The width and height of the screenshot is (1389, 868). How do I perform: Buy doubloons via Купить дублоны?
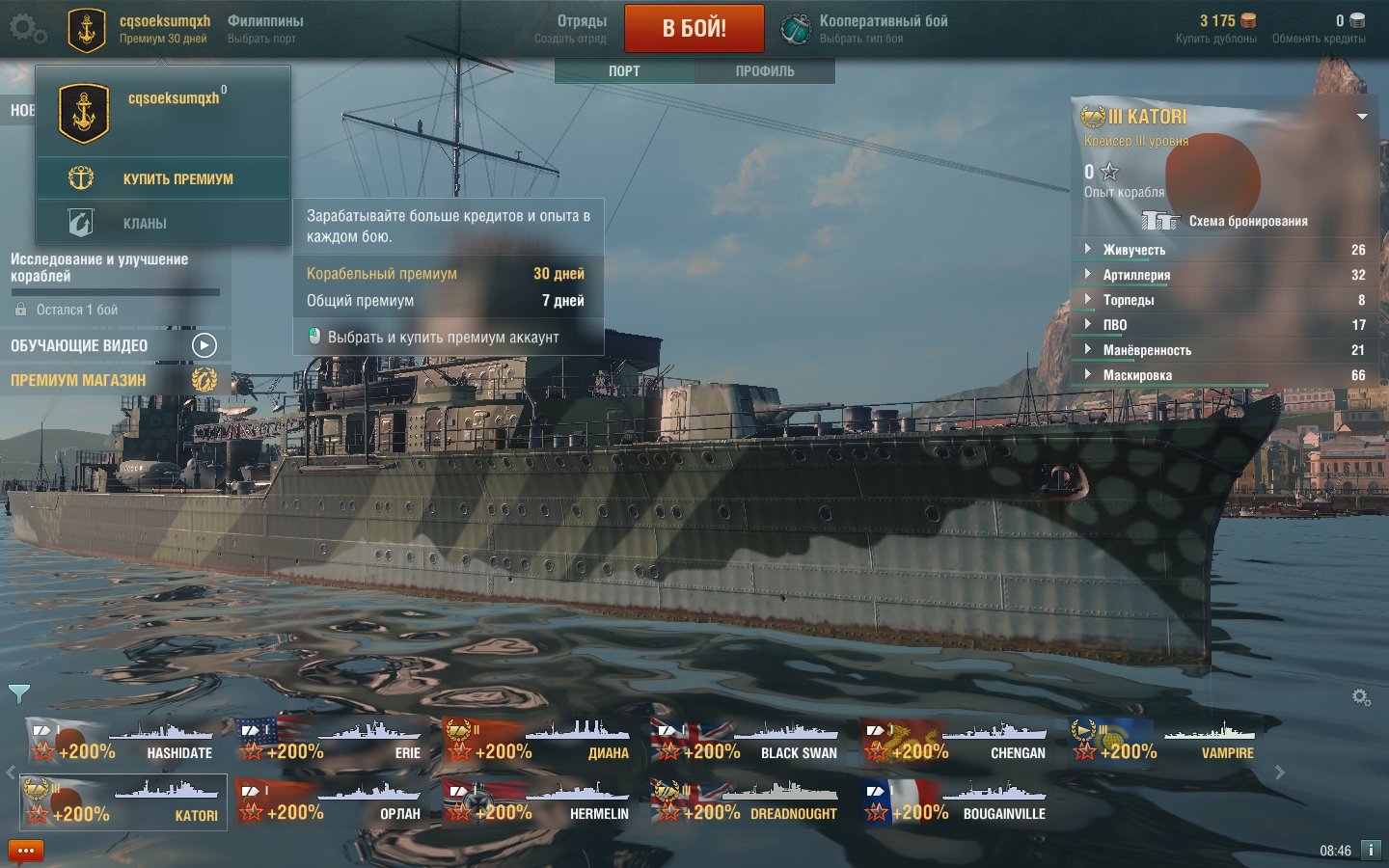1218,29
